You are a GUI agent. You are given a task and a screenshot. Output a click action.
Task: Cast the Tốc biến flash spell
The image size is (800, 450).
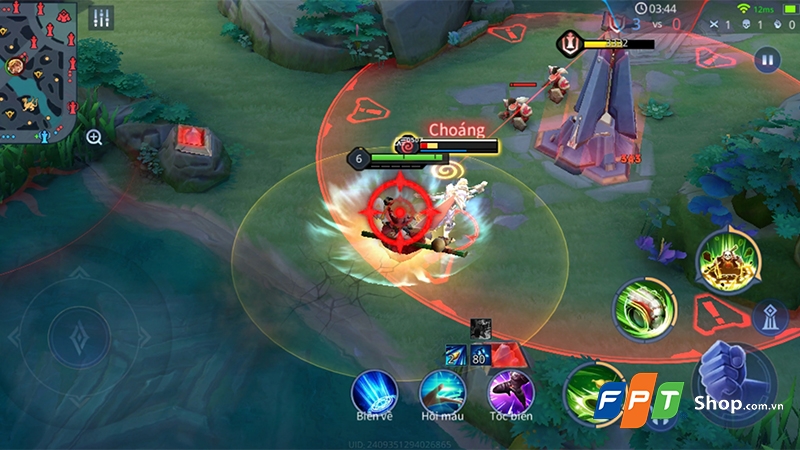click(x=509, y=390)
